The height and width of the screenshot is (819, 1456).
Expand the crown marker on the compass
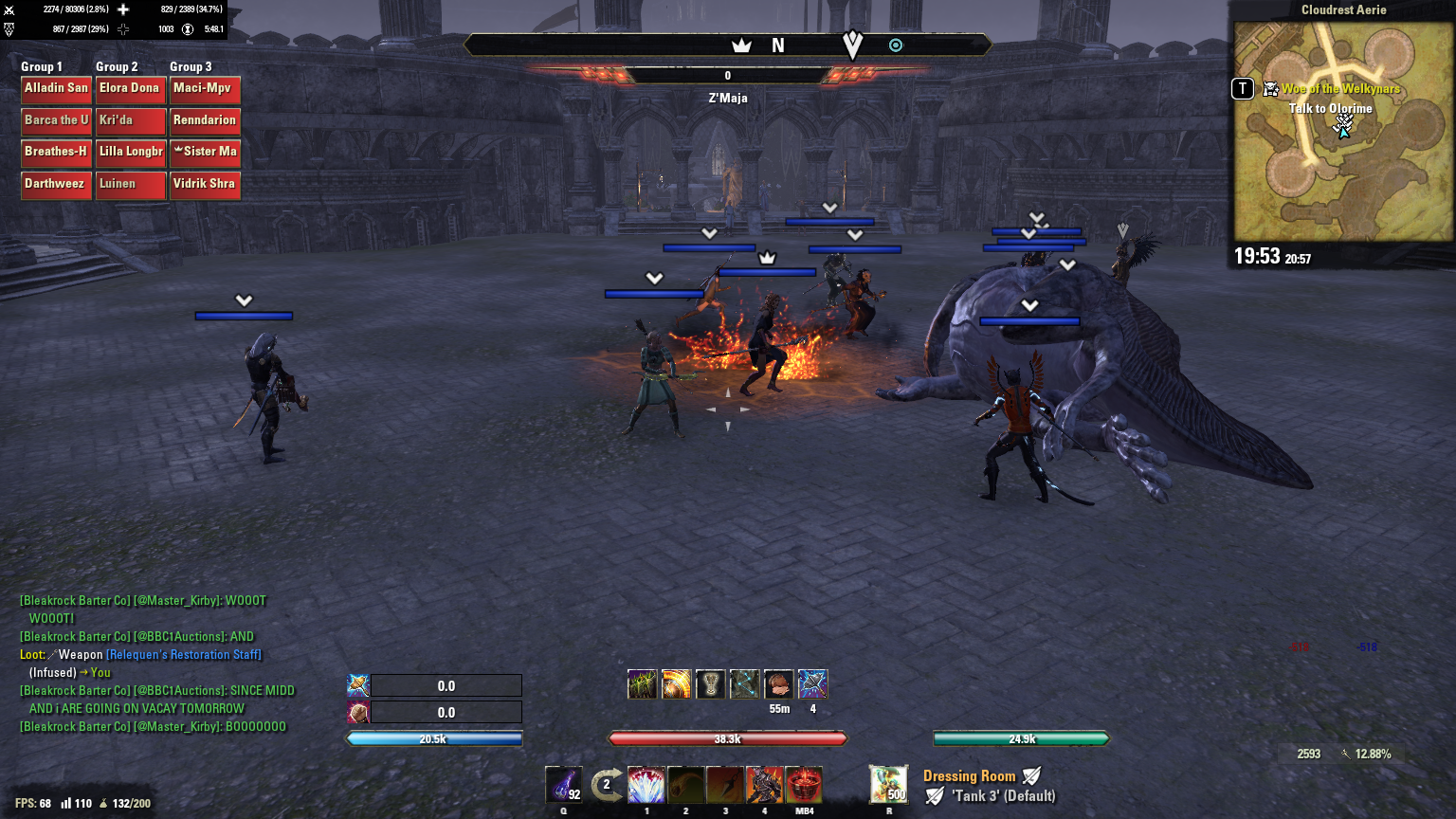pyautogui.click(x=740, y=44)
